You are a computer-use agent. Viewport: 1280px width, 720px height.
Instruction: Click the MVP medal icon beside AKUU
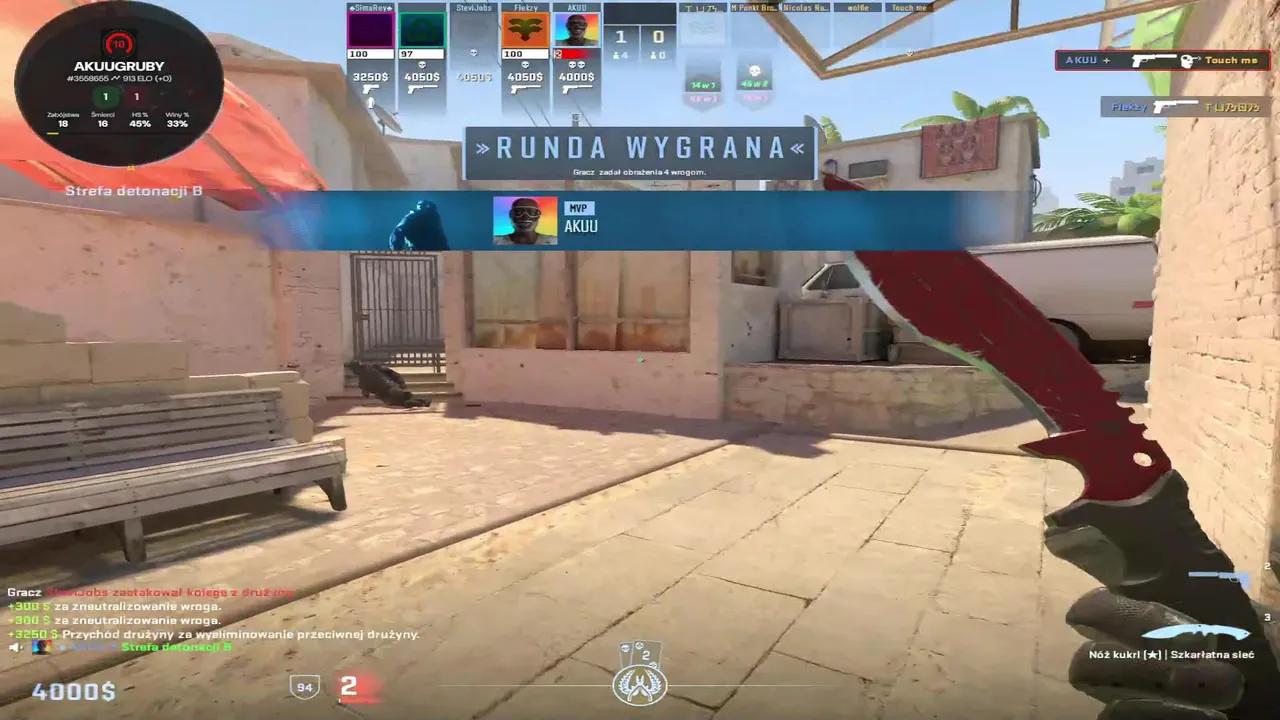pos(579,208)
